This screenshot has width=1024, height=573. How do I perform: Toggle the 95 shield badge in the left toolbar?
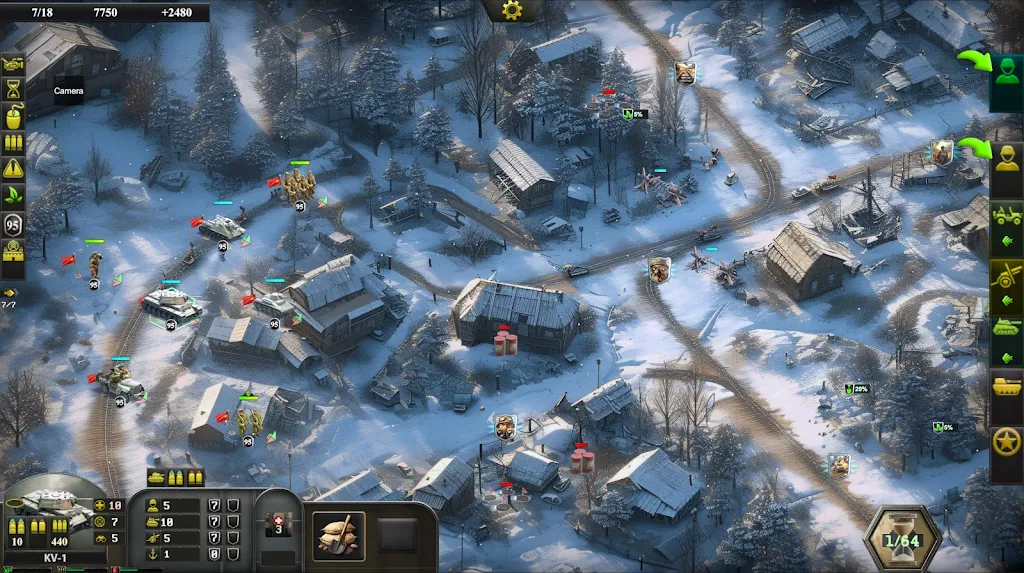pyautogui.click(x=14, y=224)
